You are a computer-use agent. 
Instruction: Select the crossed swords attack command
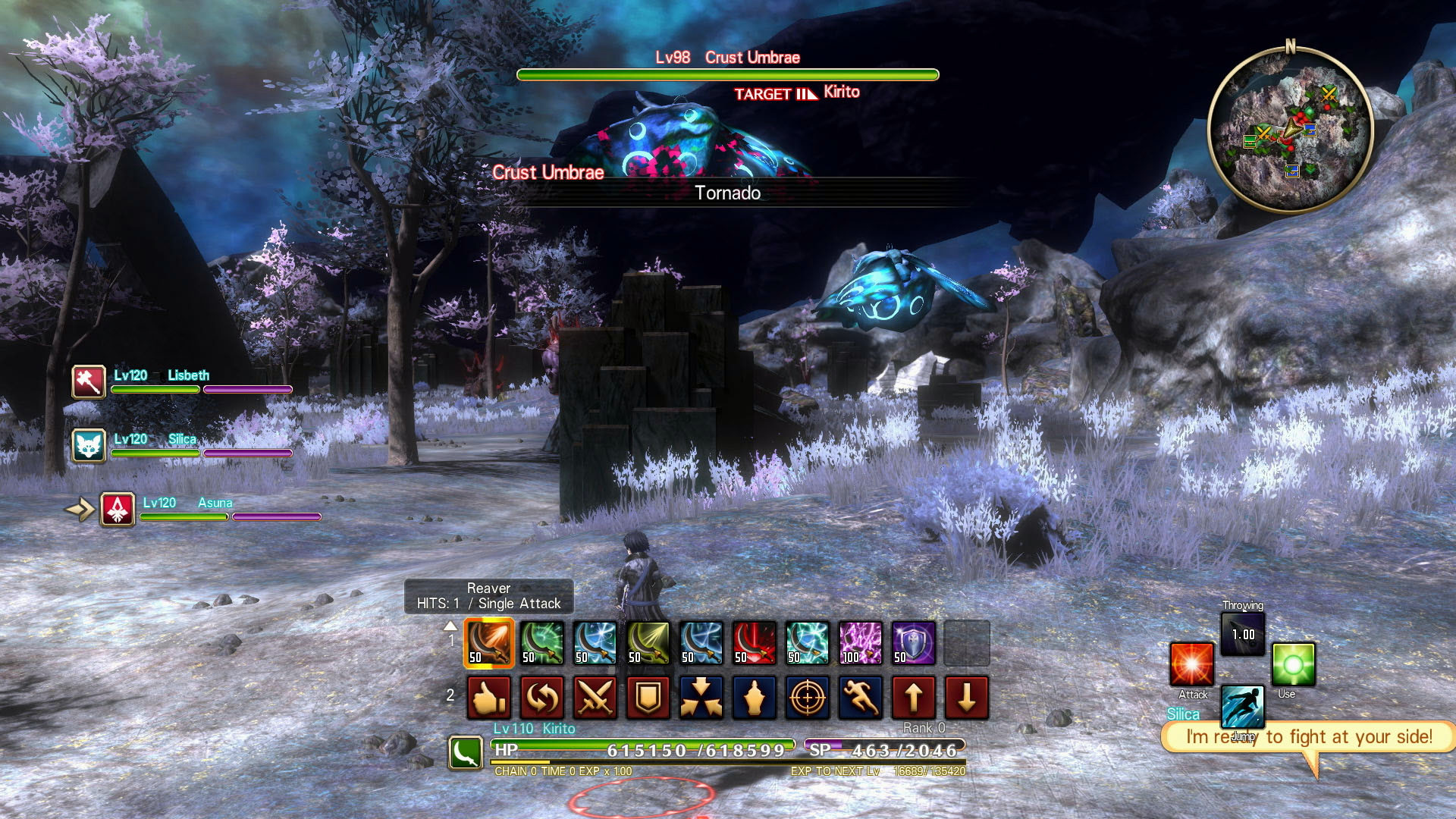(595, 698)
